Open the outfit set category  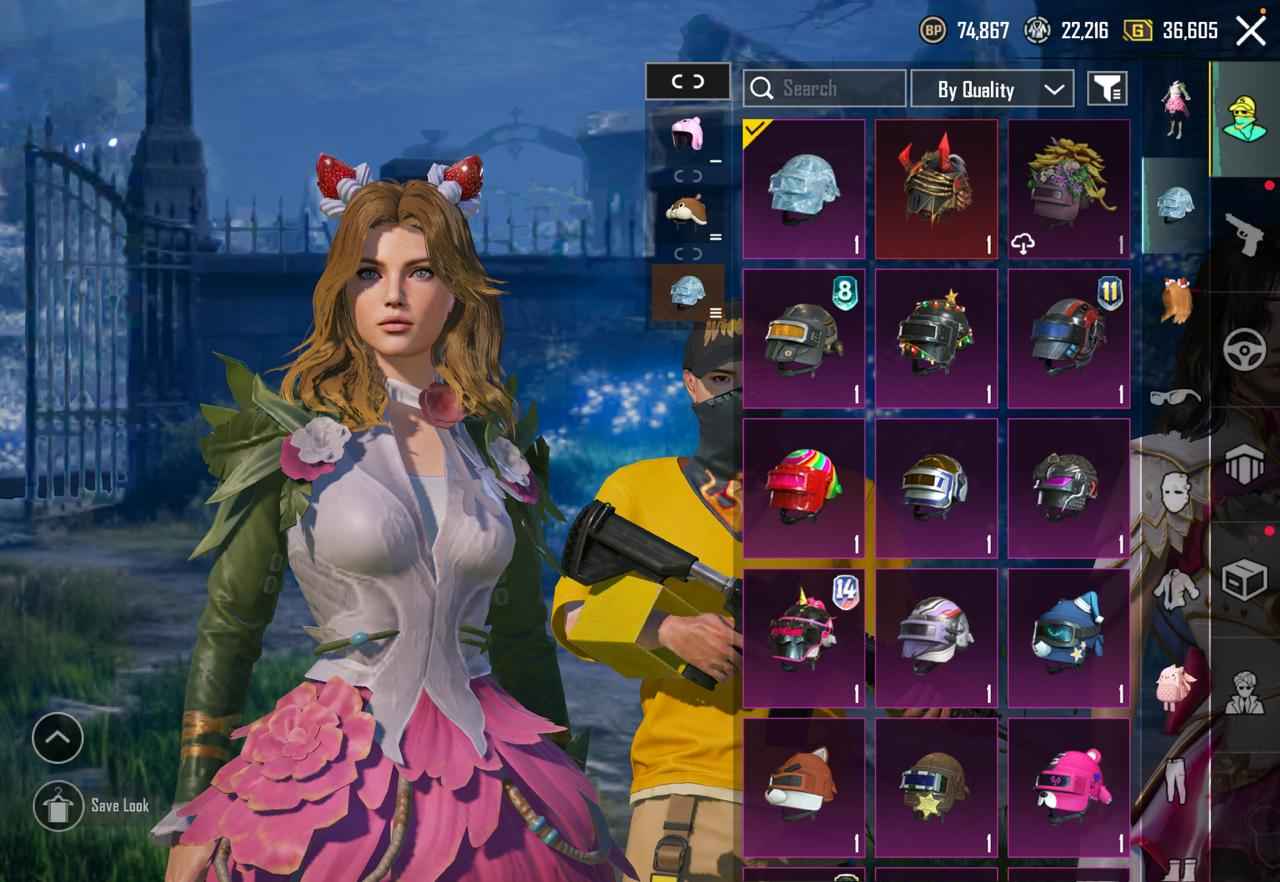1176,106
